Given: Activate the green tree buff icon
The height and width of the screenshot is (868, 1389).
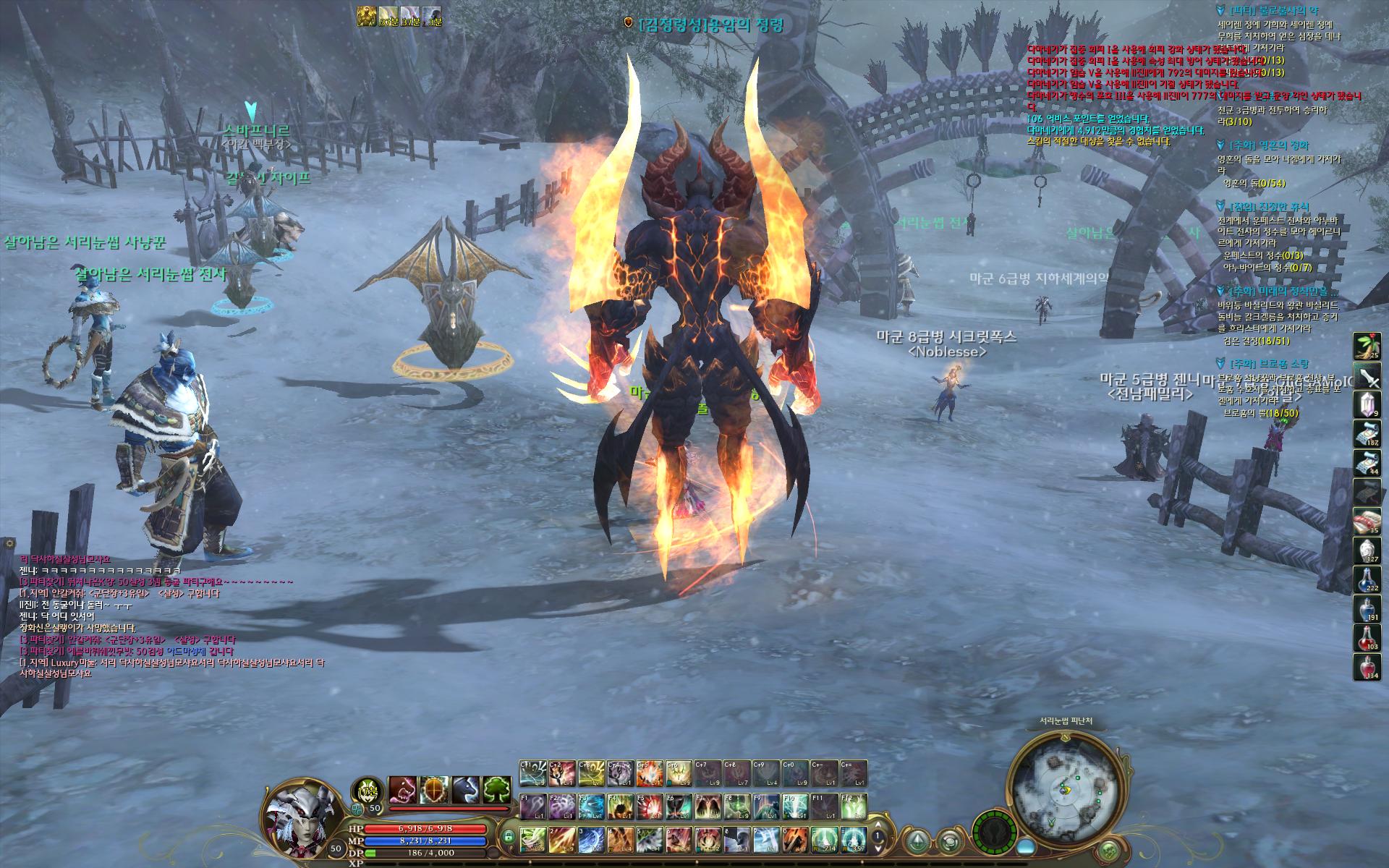Looking at the screenshot, I should 497,790.
